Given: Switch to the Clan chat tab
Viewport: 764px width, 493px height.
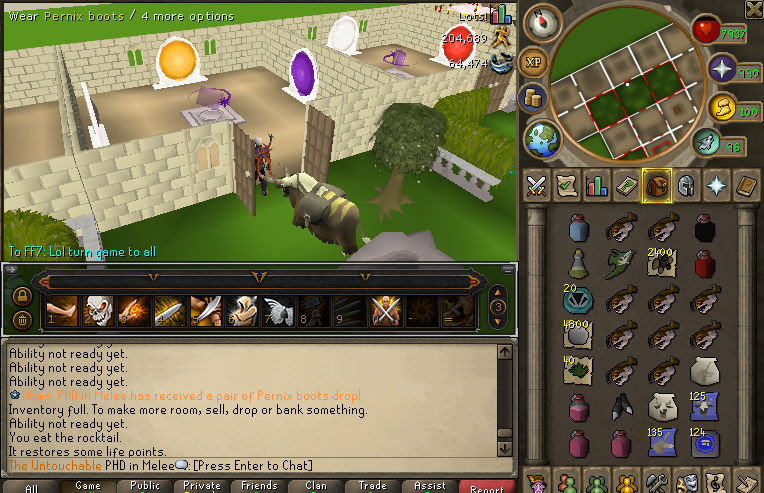Looking at the screenshot, I should coord(316,486).
